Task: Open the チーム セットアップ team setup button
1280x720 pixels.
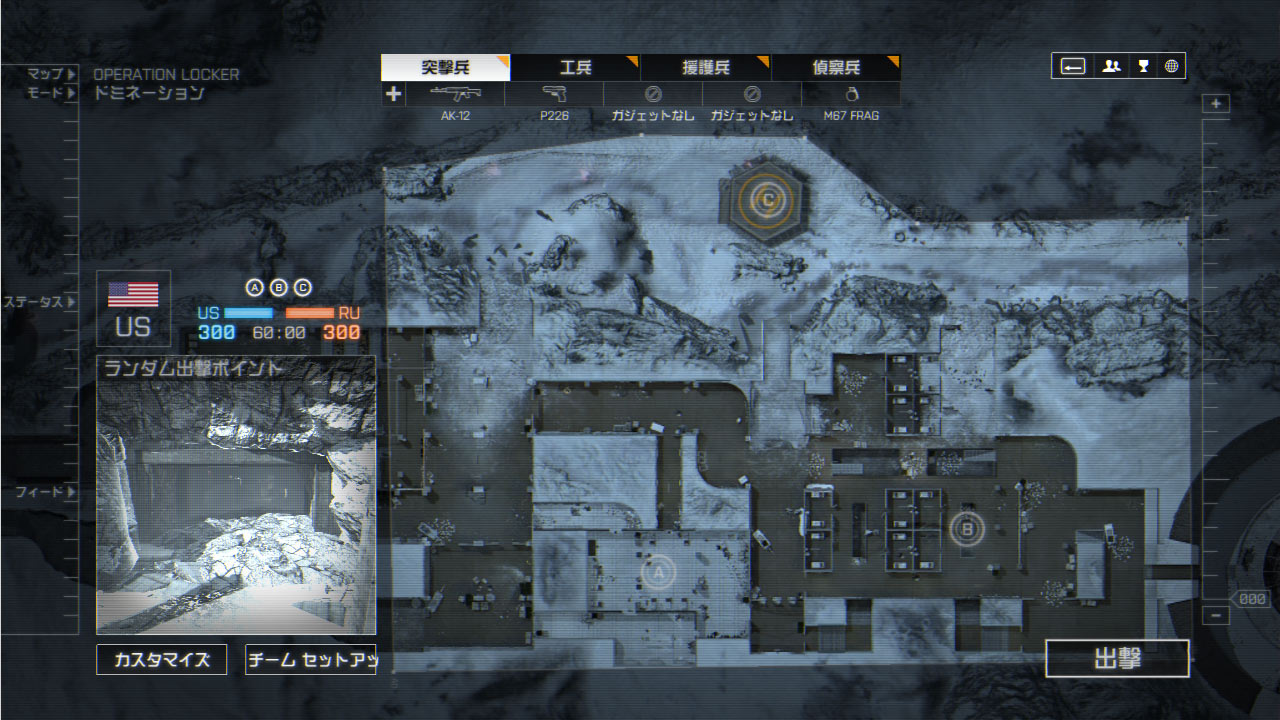Action: (310, 660)
